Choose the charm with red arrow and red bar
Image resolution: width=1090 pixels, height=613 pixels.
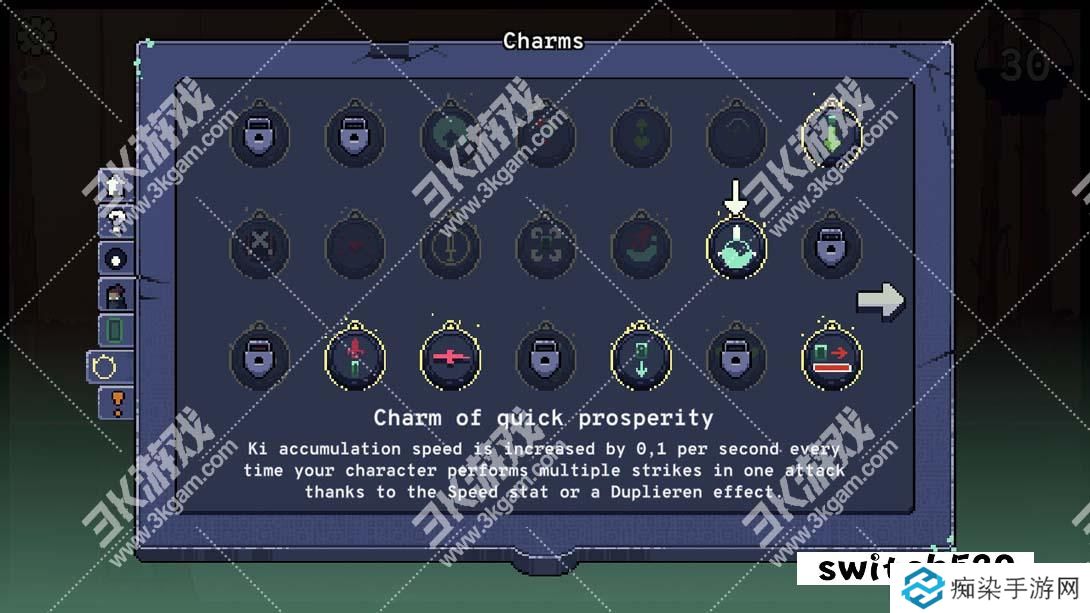pyautogui.click(x=832, y=358)
